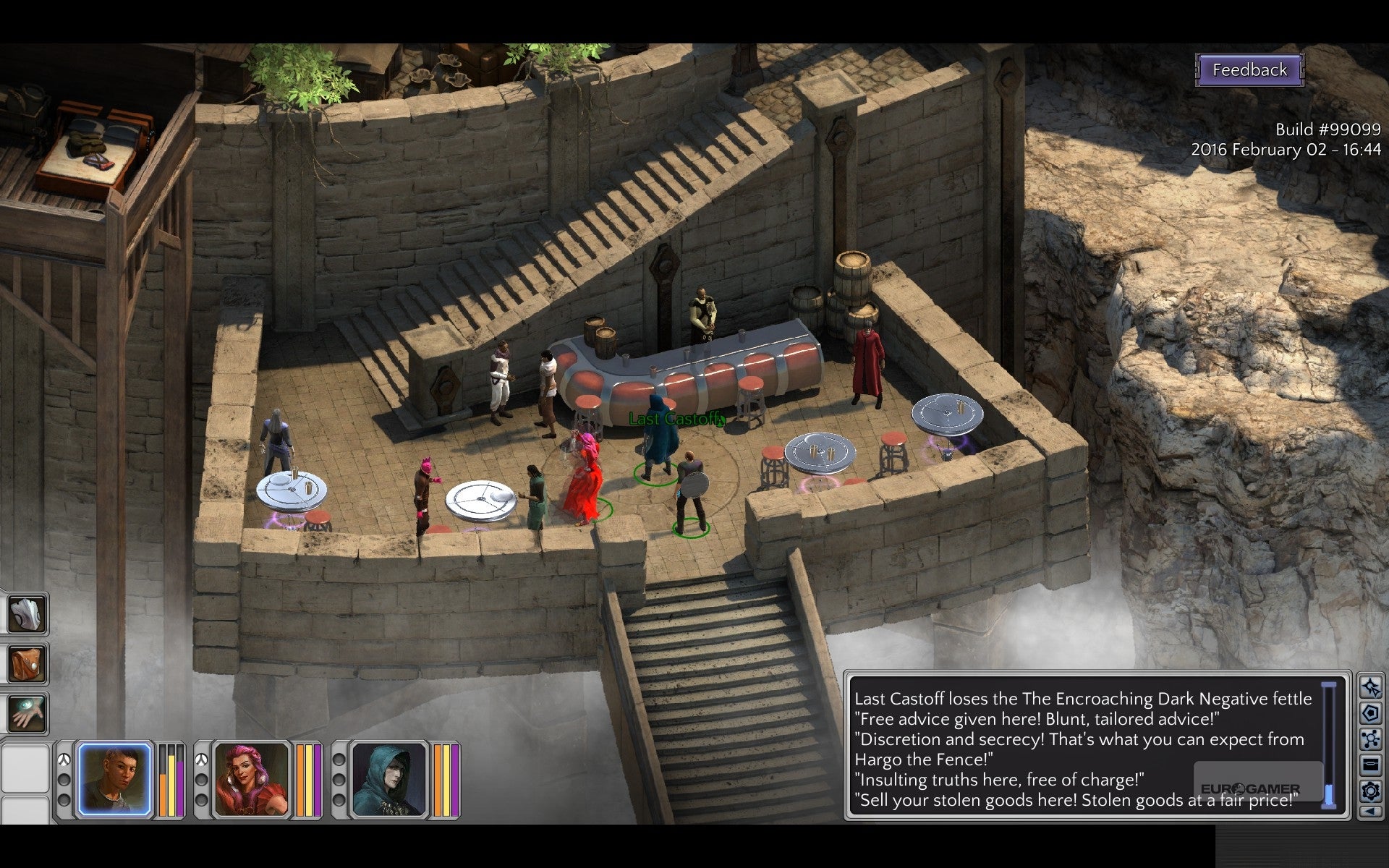Select the pink-haired woman's portrait

252,780
